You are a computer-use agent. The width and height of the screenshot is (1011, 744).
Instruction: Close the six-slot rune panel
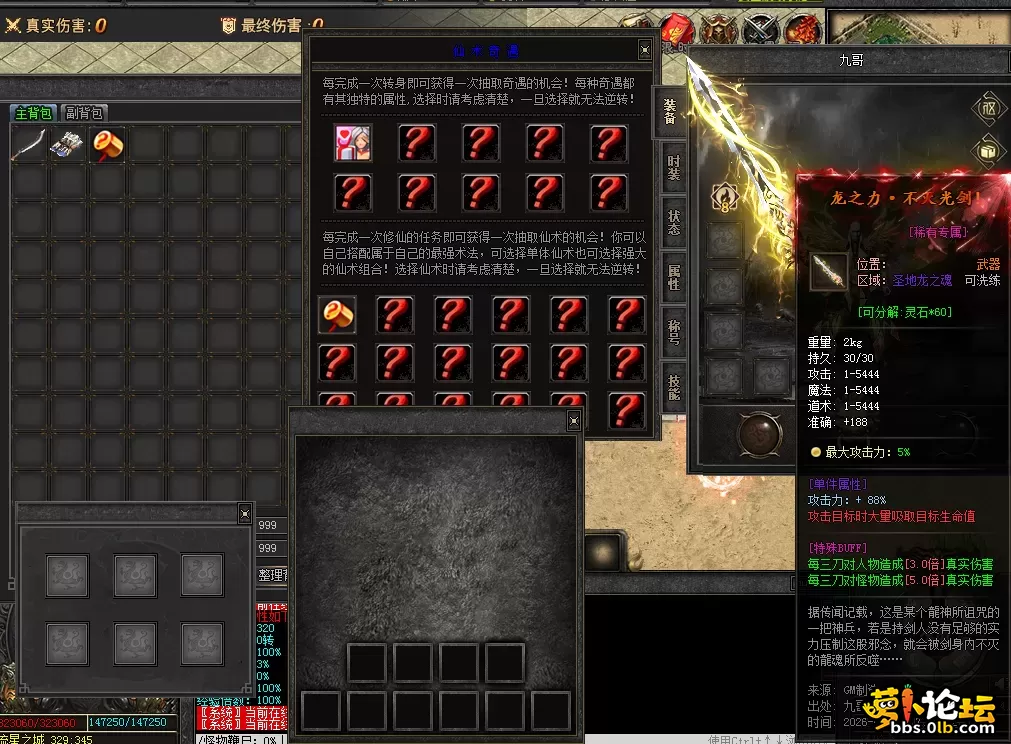245,514
